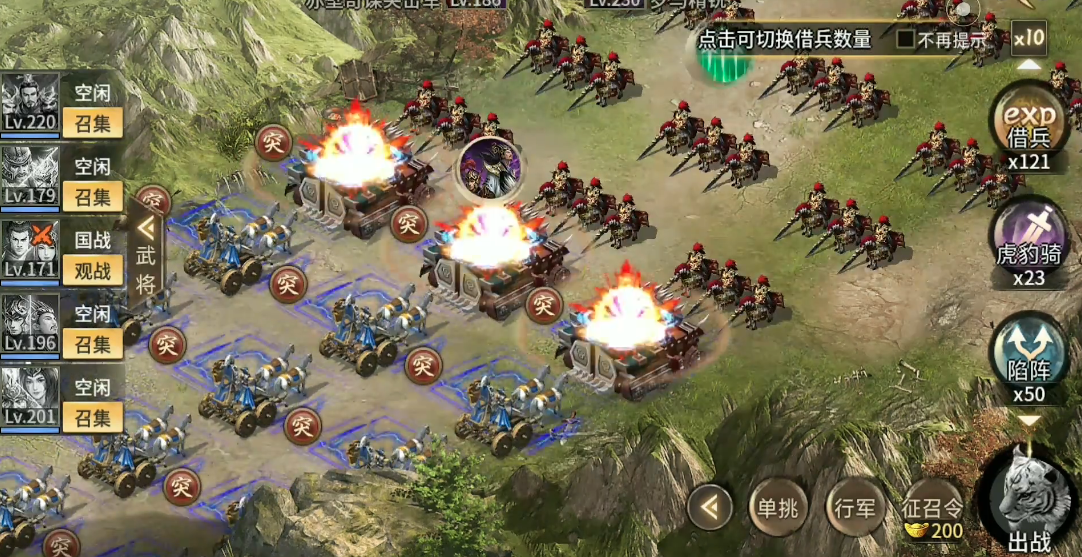
Task: Select the Lv.220 general portrait
Action: [30, 102]
